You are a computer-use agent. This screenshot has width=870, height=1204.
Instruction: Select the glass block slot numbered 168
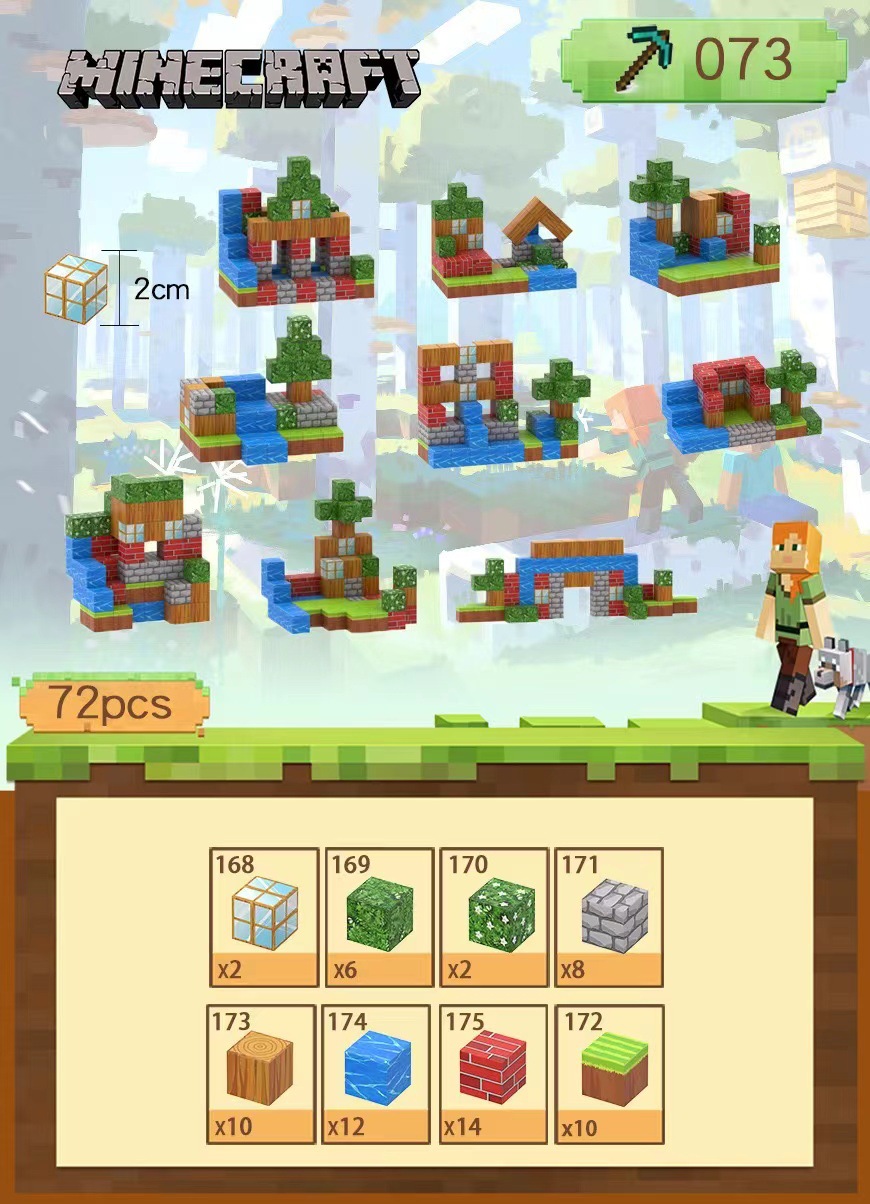point(264,916)
